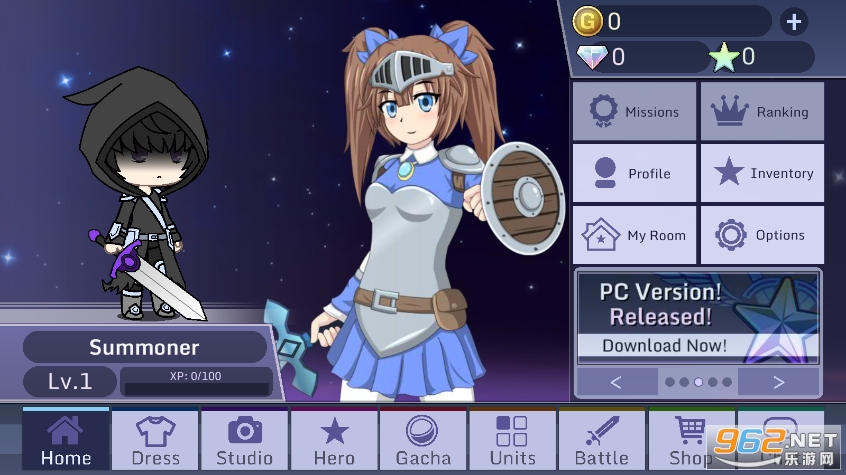This screenshot has width=846, height=475.
Task: Click the Download Now! banner button
Action: tap(664, 347)
